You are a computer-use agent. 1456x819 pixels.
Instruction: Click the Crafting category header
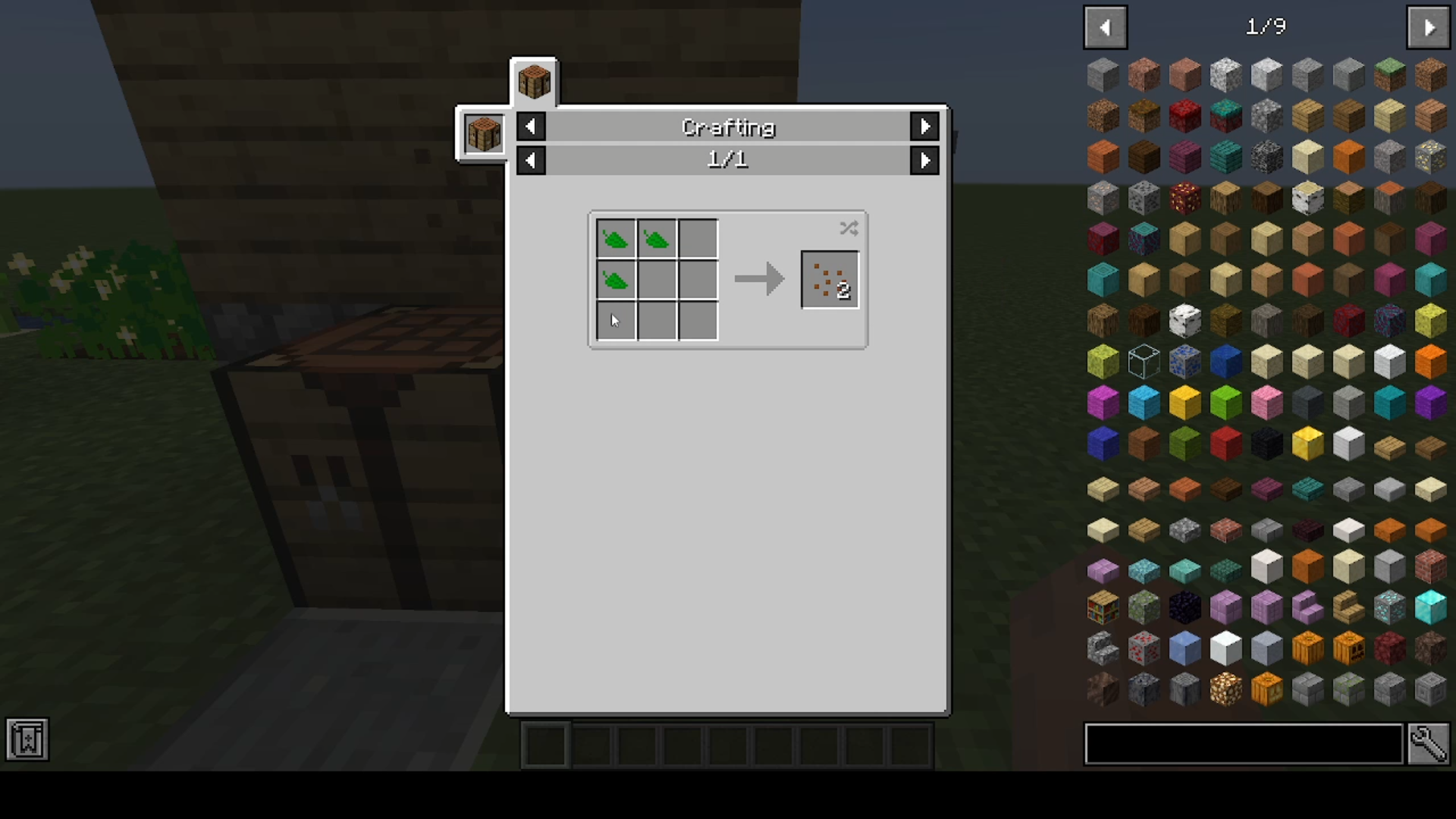(727, 127)
